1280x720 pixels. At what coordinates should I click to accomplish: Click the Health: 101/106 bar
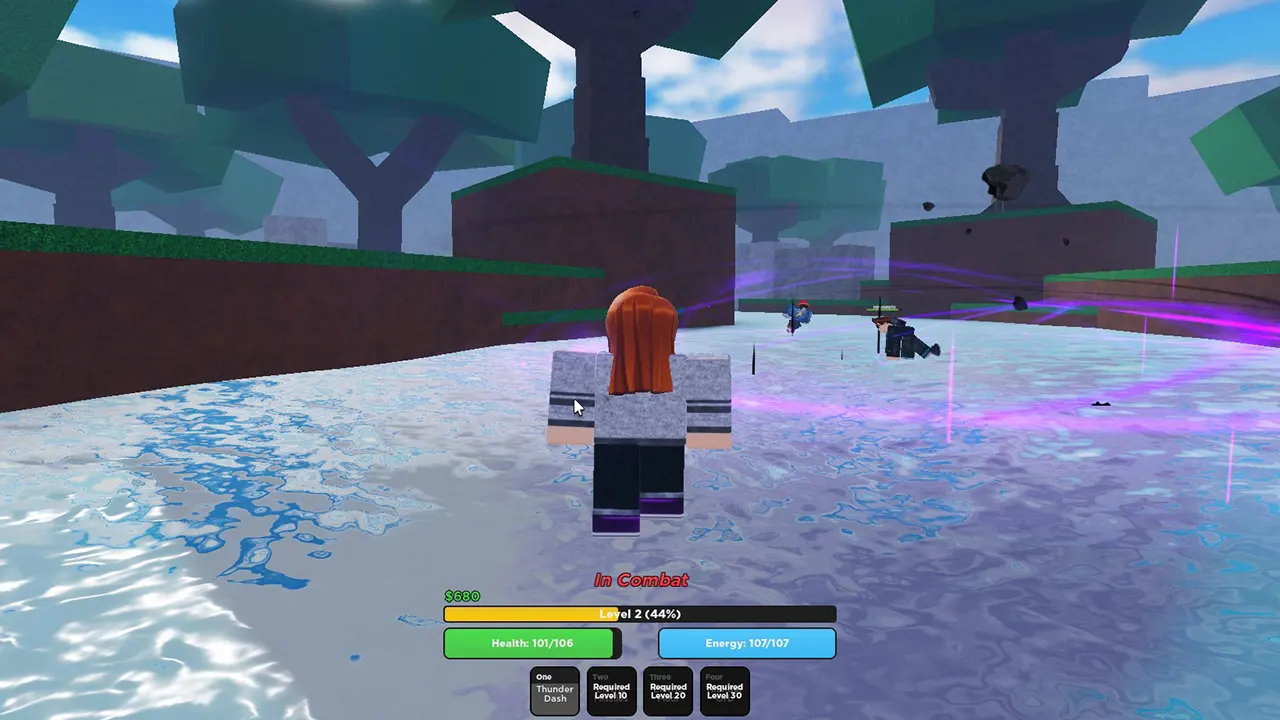point(531,643)
